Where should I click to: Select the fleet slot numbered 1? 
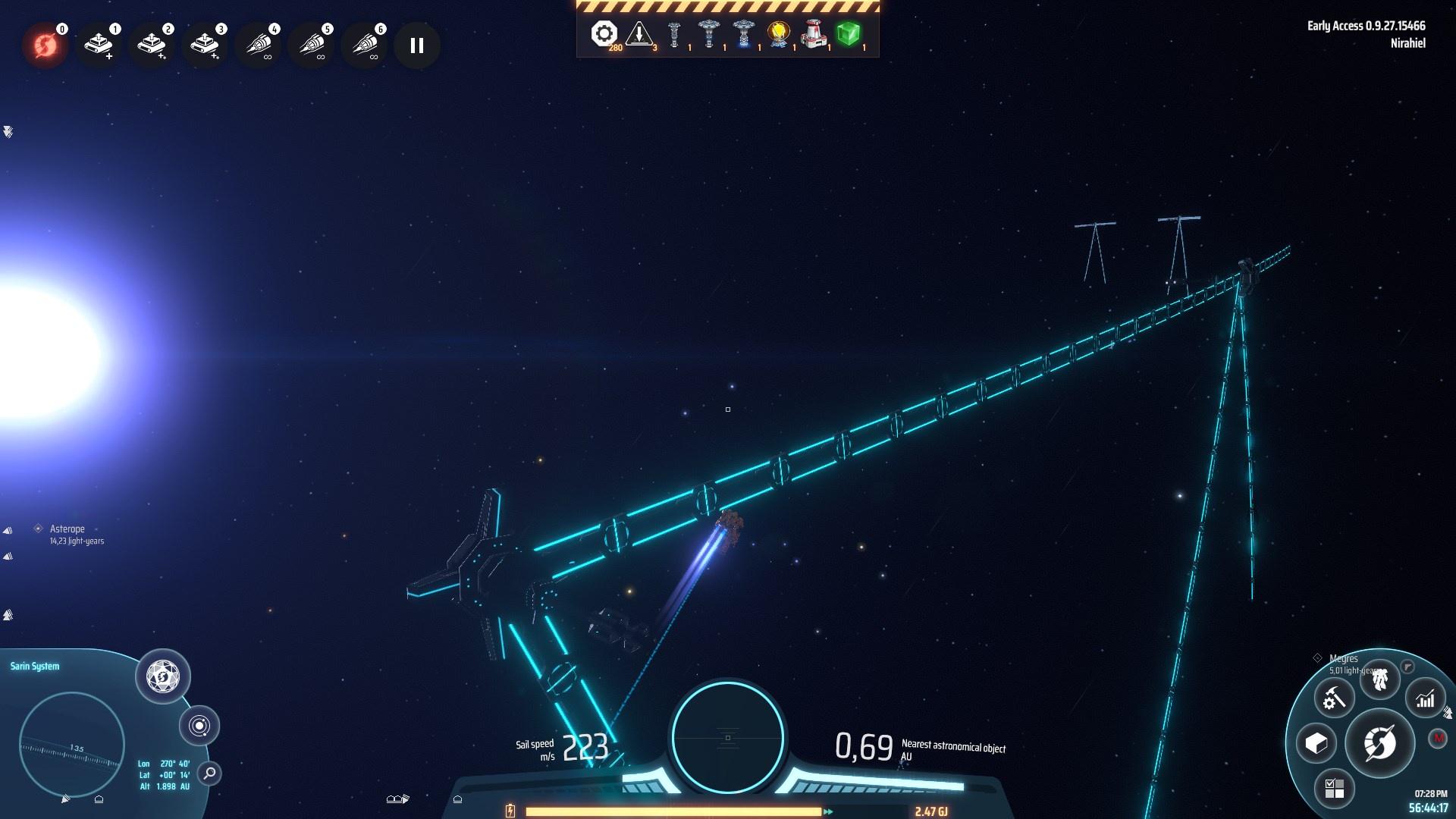coord(99,45)
